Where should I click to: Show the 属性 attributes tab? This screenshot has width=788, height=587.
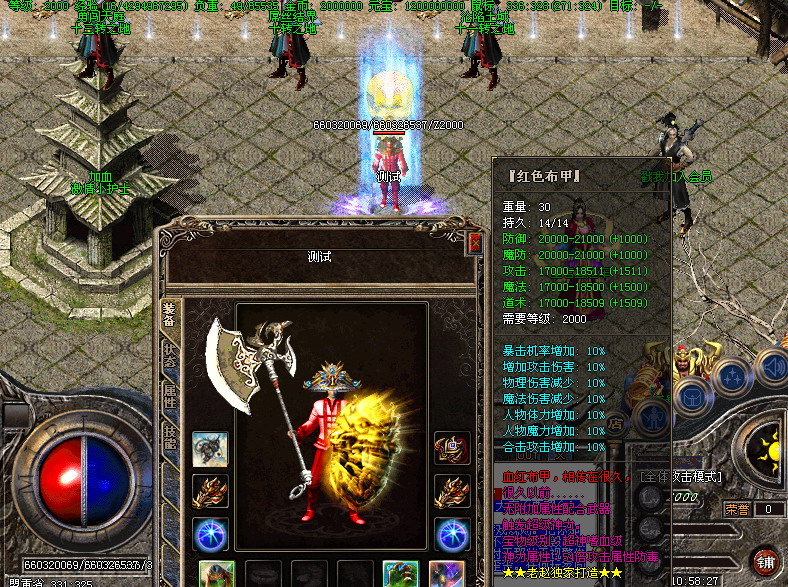coord(169,394)
